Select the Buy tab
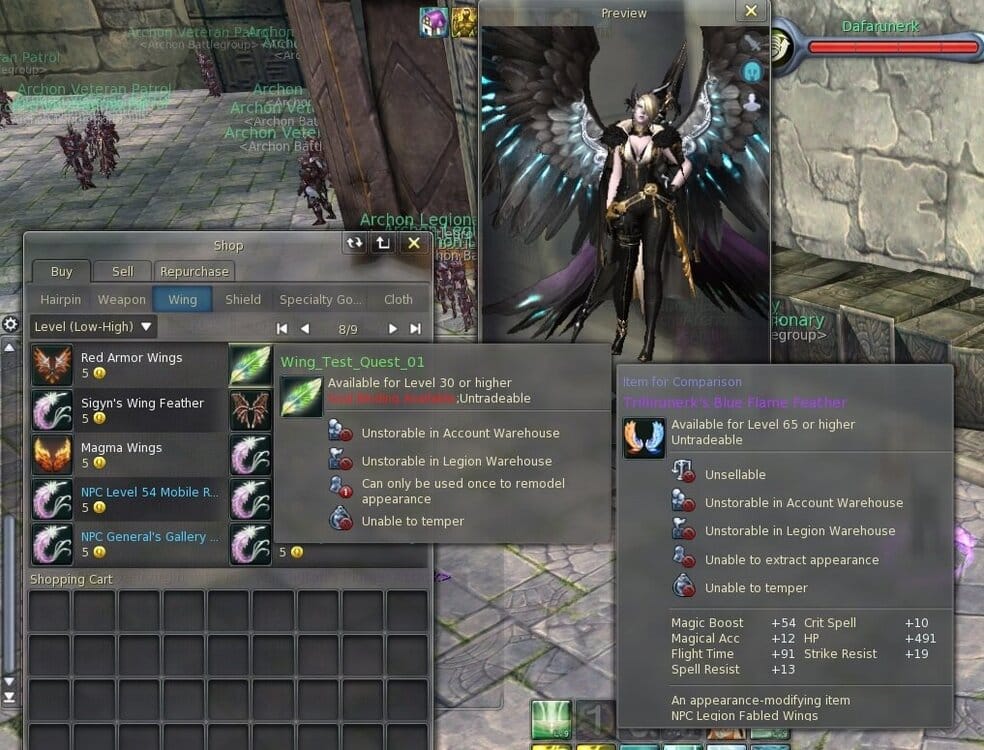 coord(61,271)
